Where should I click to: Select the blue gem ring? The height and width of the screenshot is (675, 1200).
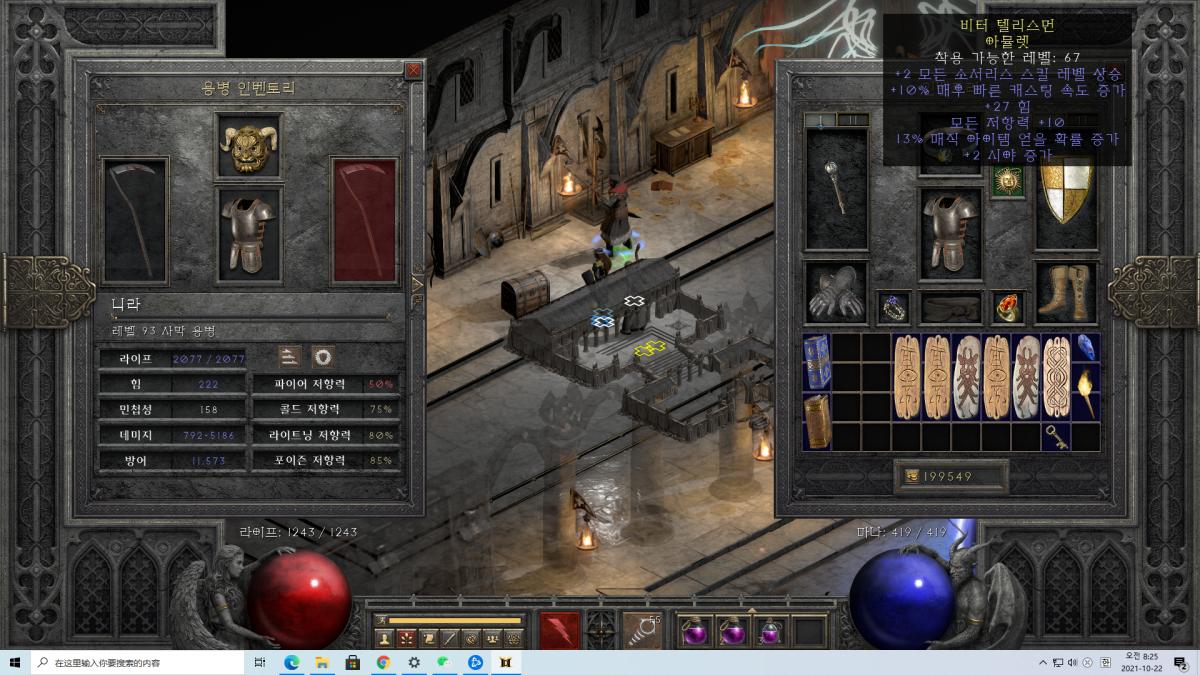point(892,308)
